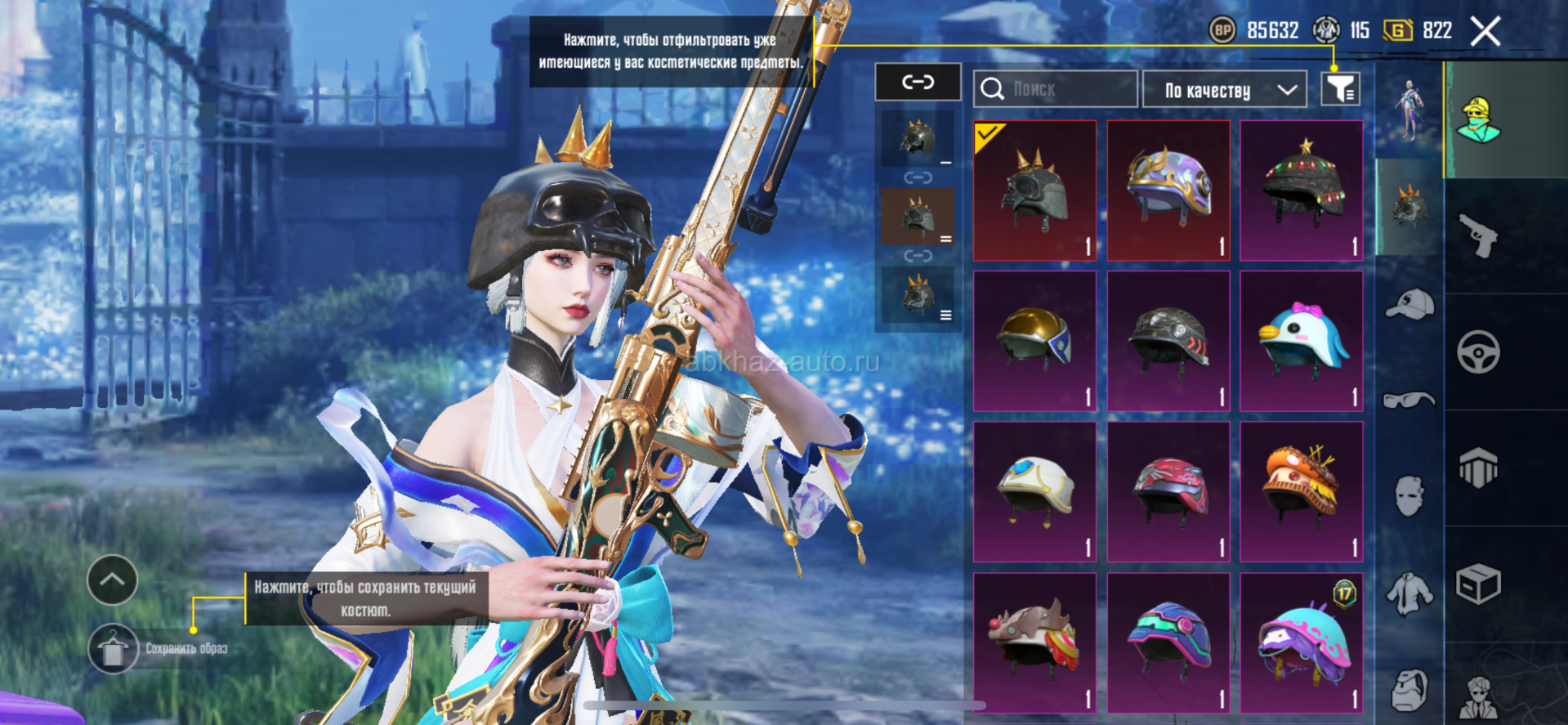Pick the orange festive helmet
Screen dimensions: 1568x725
coord(1301,491)
